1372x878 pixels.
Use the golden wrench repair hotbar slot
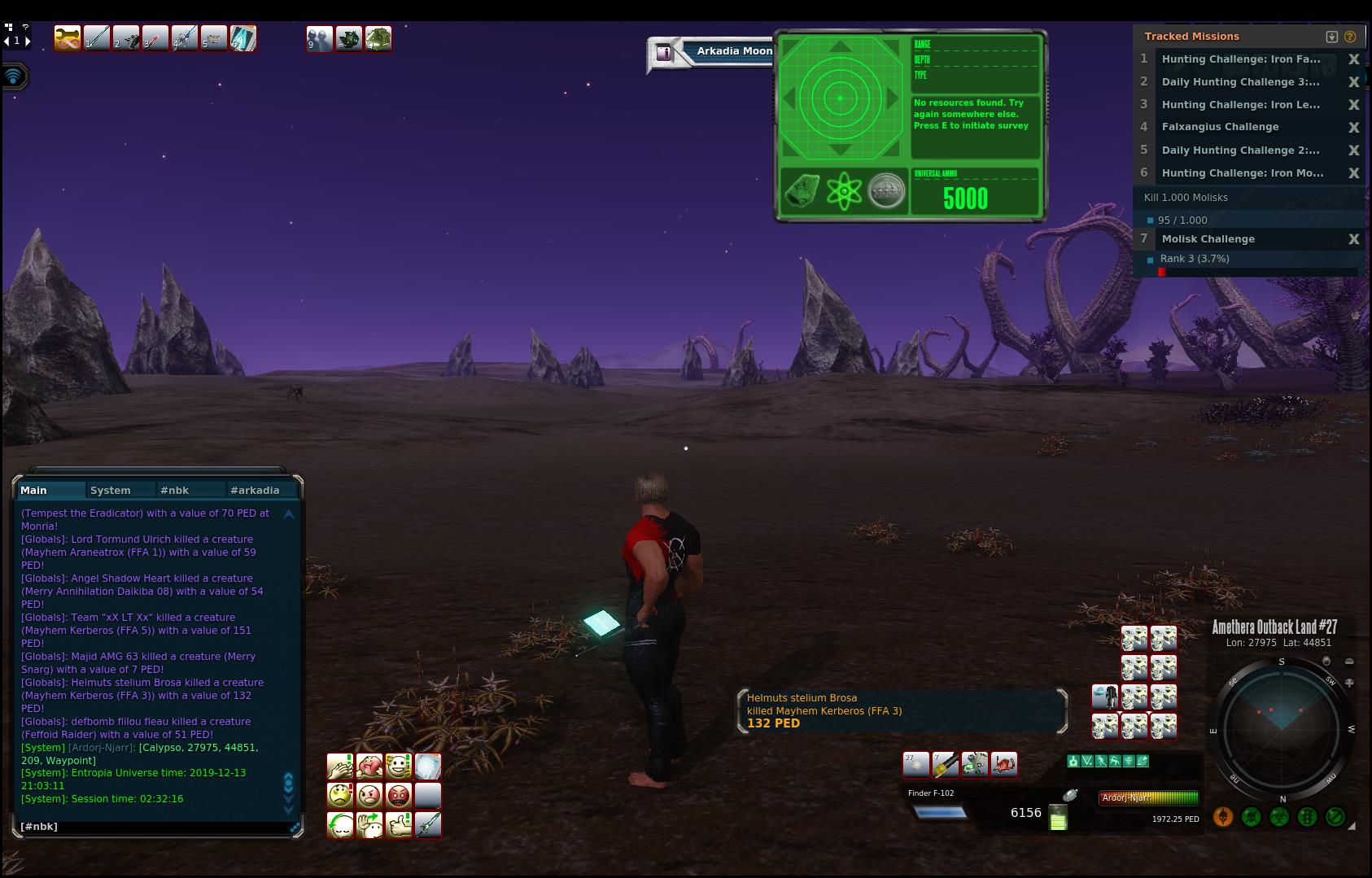click(x=68, y=38)
